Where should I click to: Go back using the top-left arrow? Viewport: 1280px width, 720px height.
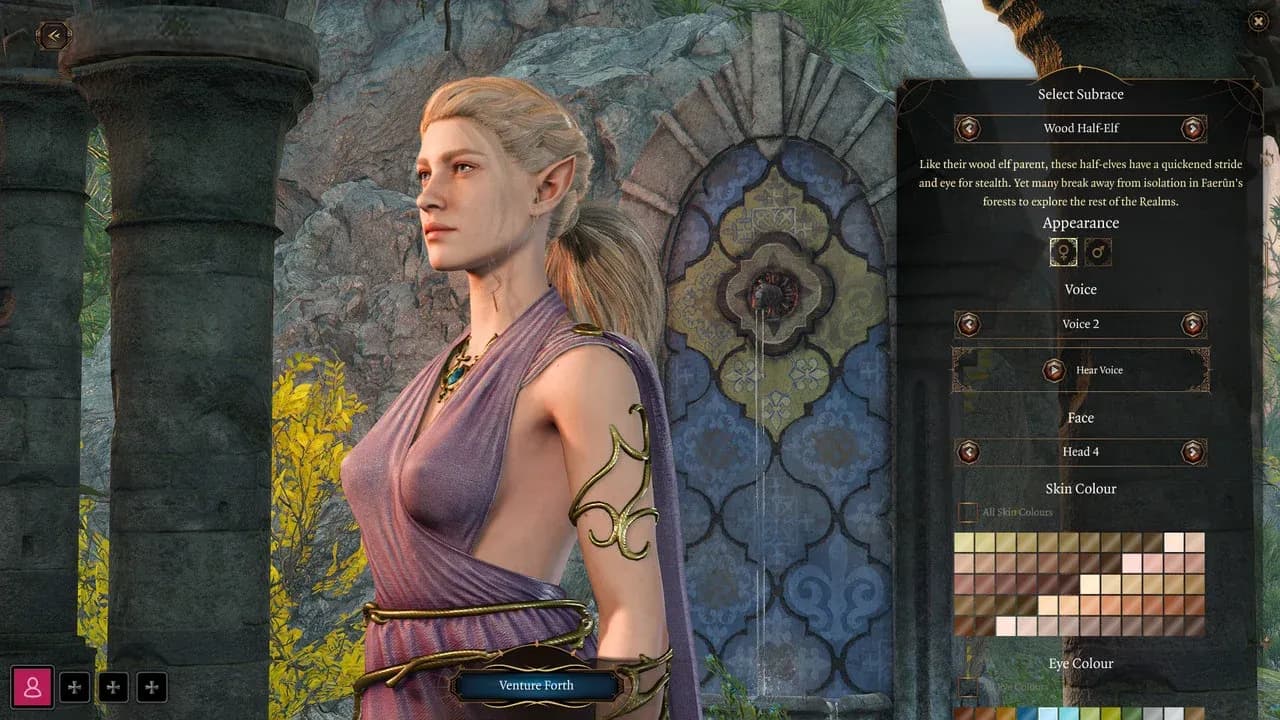click(x=54, y=36)
